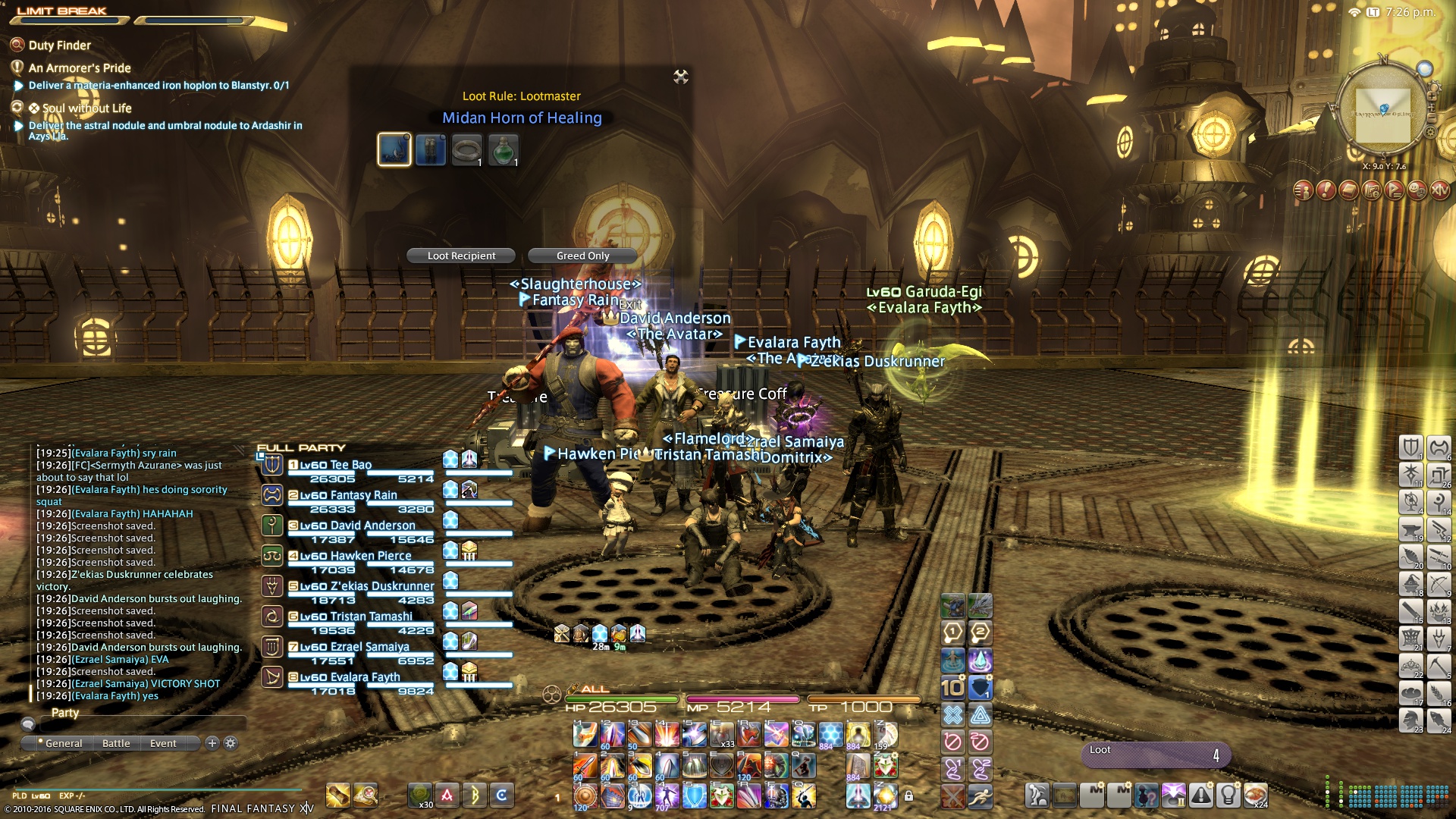Open the Soul without Life quest
Screen dimensions: 1456x819
point(86,108)
